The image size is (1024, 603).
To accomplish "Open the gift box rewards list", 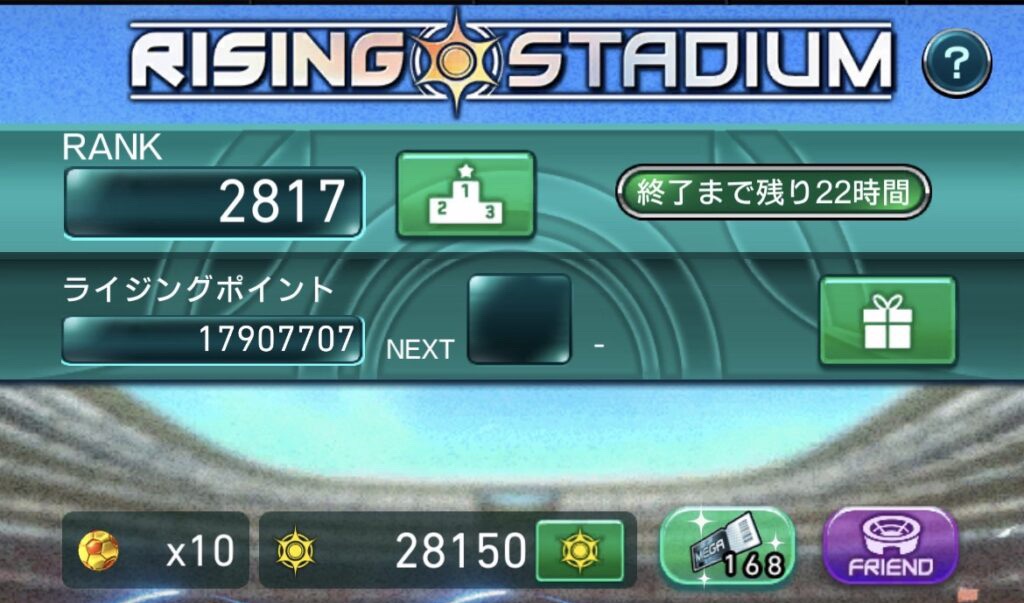I will (x=887, y=320).
